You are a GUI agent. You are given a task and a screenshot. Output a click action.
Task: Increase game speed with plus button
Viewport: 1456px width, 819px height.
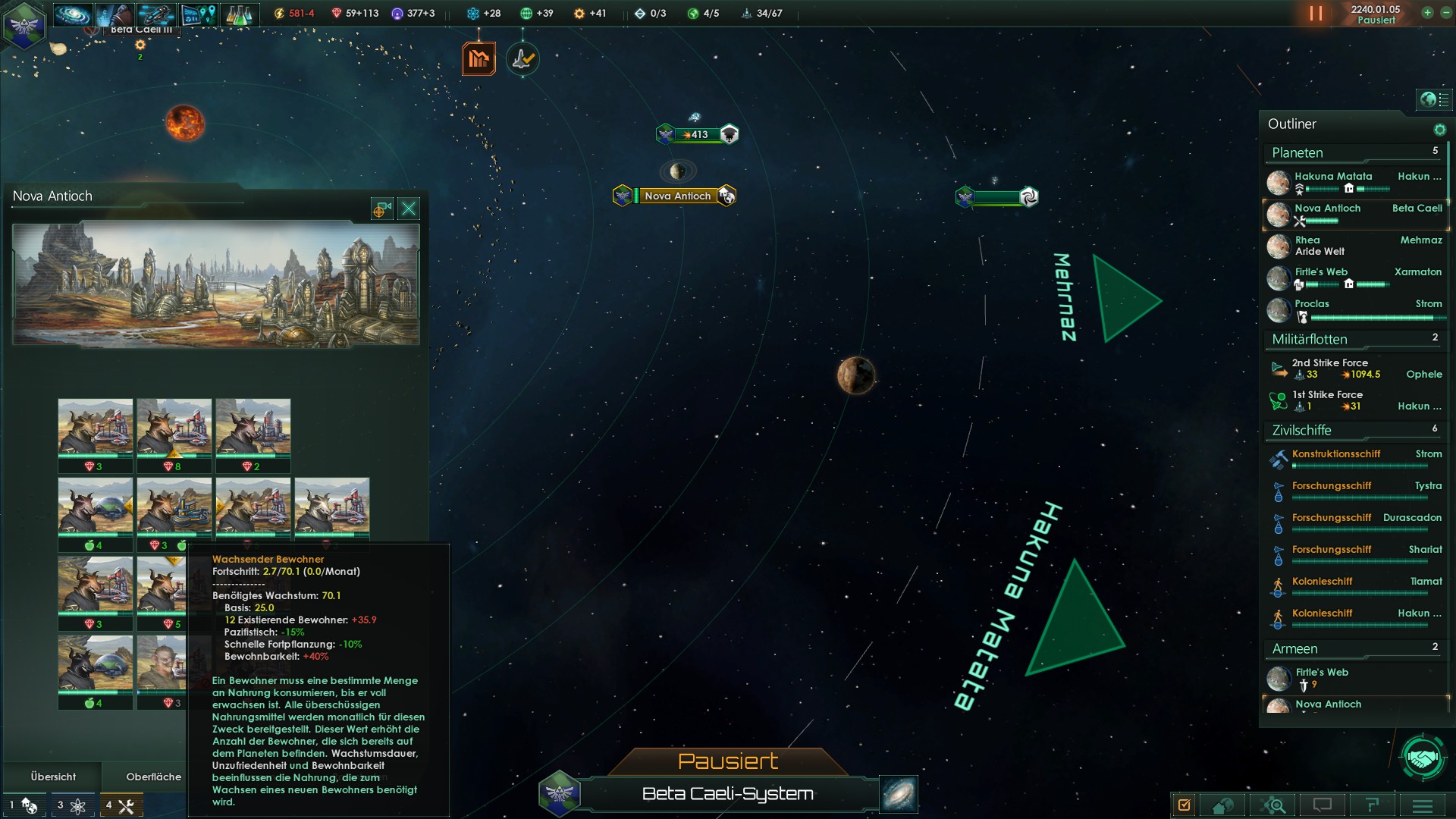[x=1427, y=12]
